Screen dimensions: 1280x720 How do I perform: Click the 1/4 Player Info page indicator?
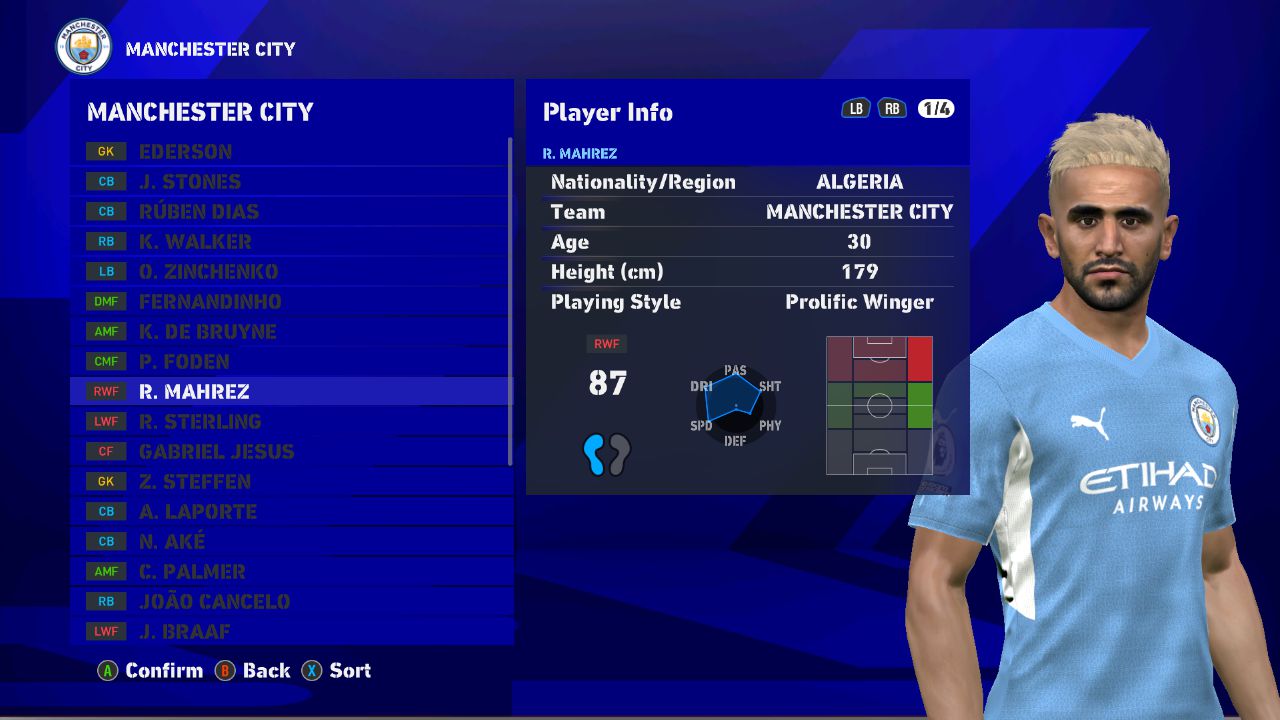936,109
